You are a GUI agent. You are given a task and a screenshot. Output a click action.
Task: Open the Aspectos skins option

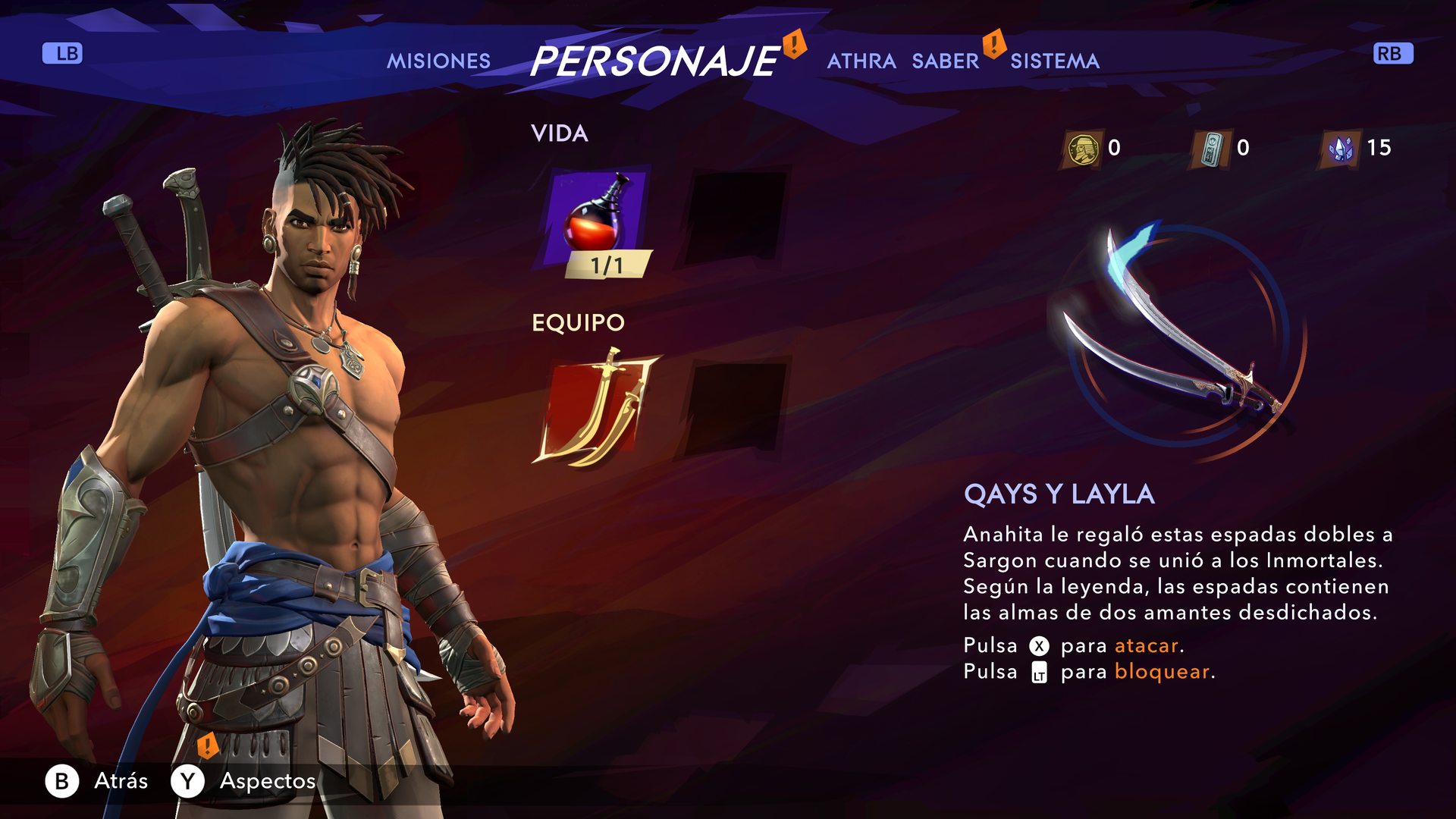click(243, 781)
